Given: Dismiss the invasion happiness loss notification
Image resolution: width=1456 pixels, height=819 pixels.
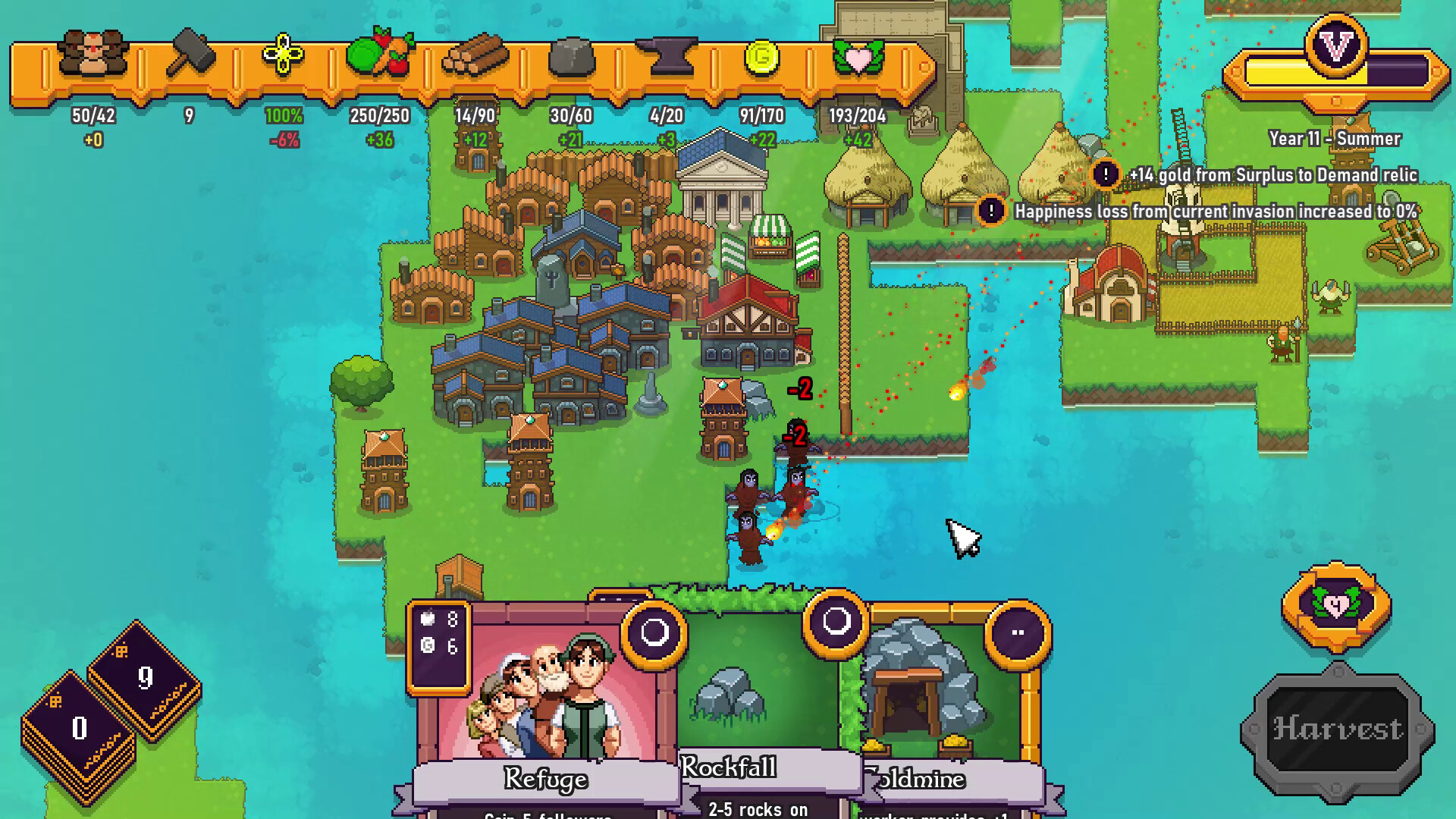Looking at the screenshot, I should tap(991, 210).
